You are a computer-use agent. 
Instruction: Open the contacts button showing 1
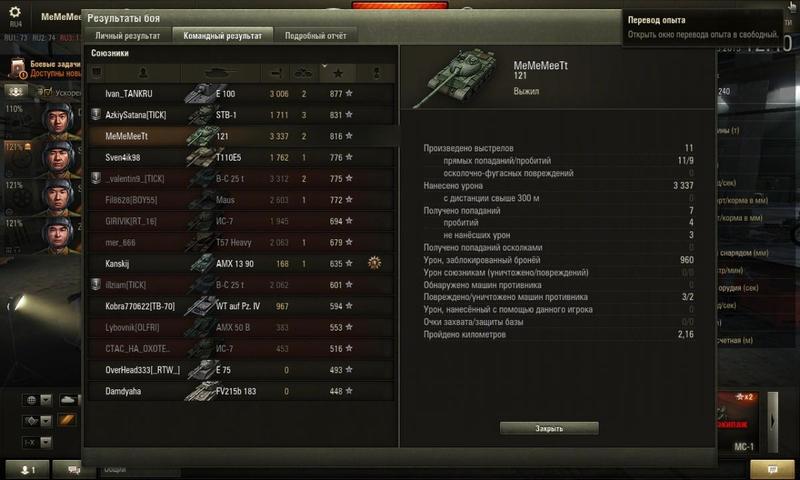(26, 468)
